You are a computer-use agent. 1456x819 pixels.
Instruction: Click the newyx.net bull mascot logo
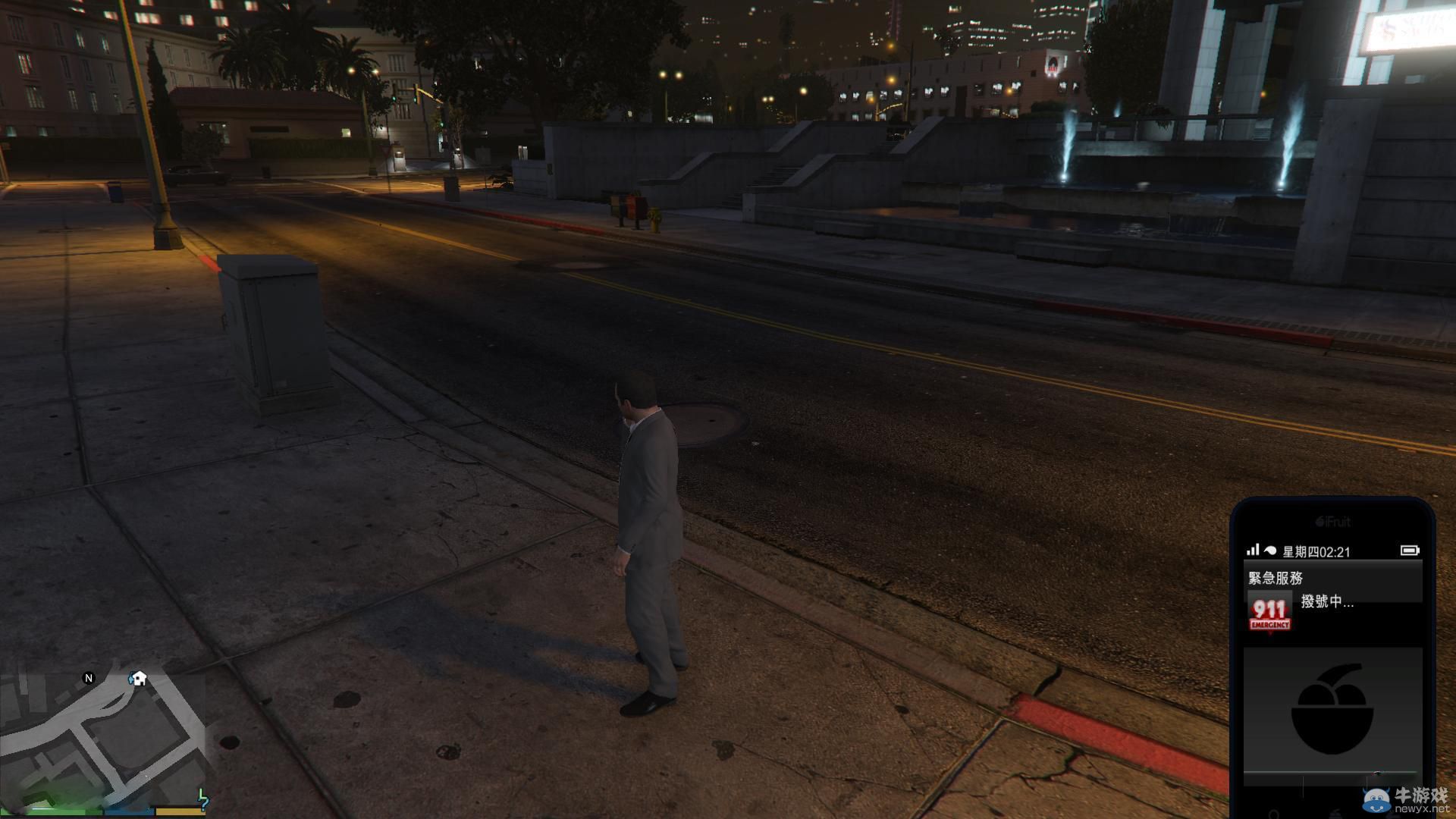(x=1378, y=802)
